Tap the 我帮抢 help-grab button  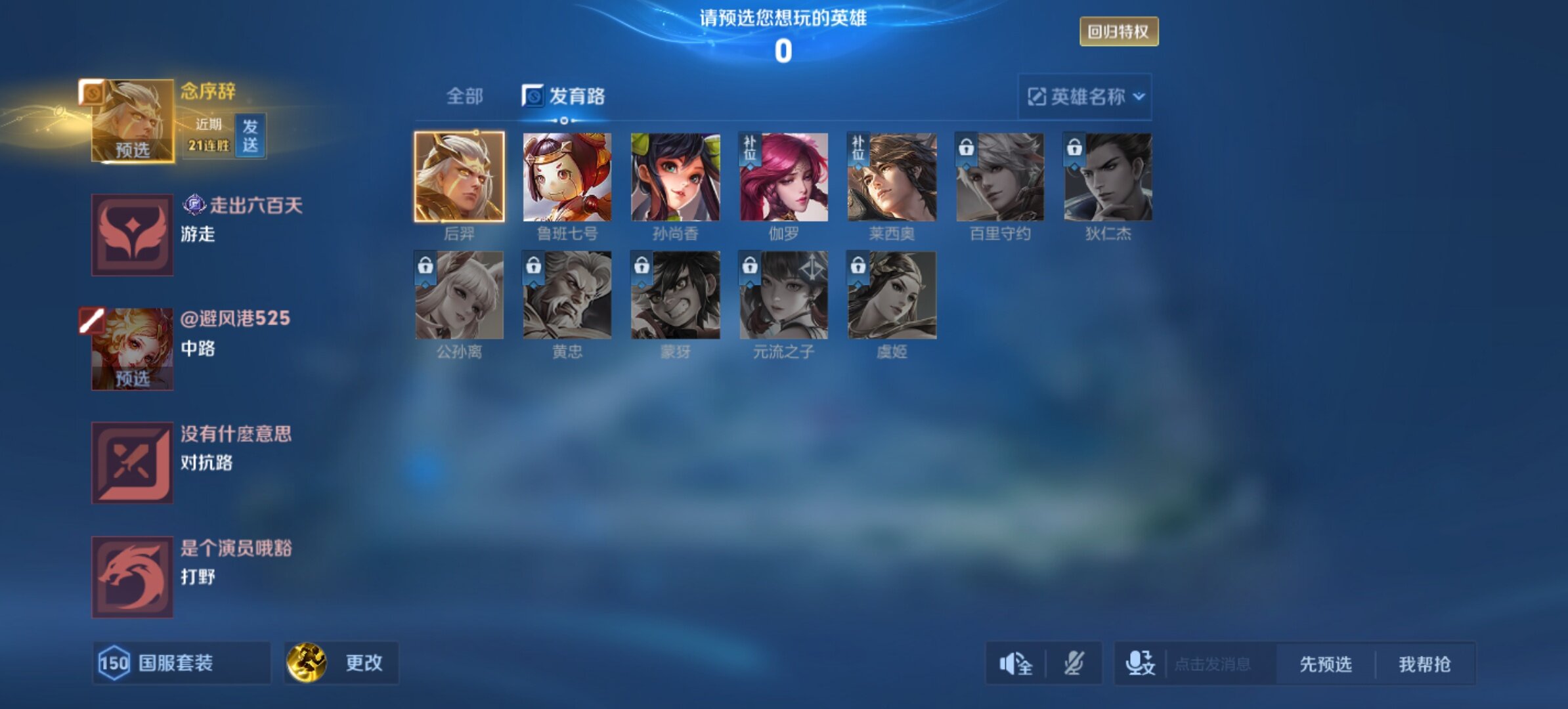click(1425, 664)
